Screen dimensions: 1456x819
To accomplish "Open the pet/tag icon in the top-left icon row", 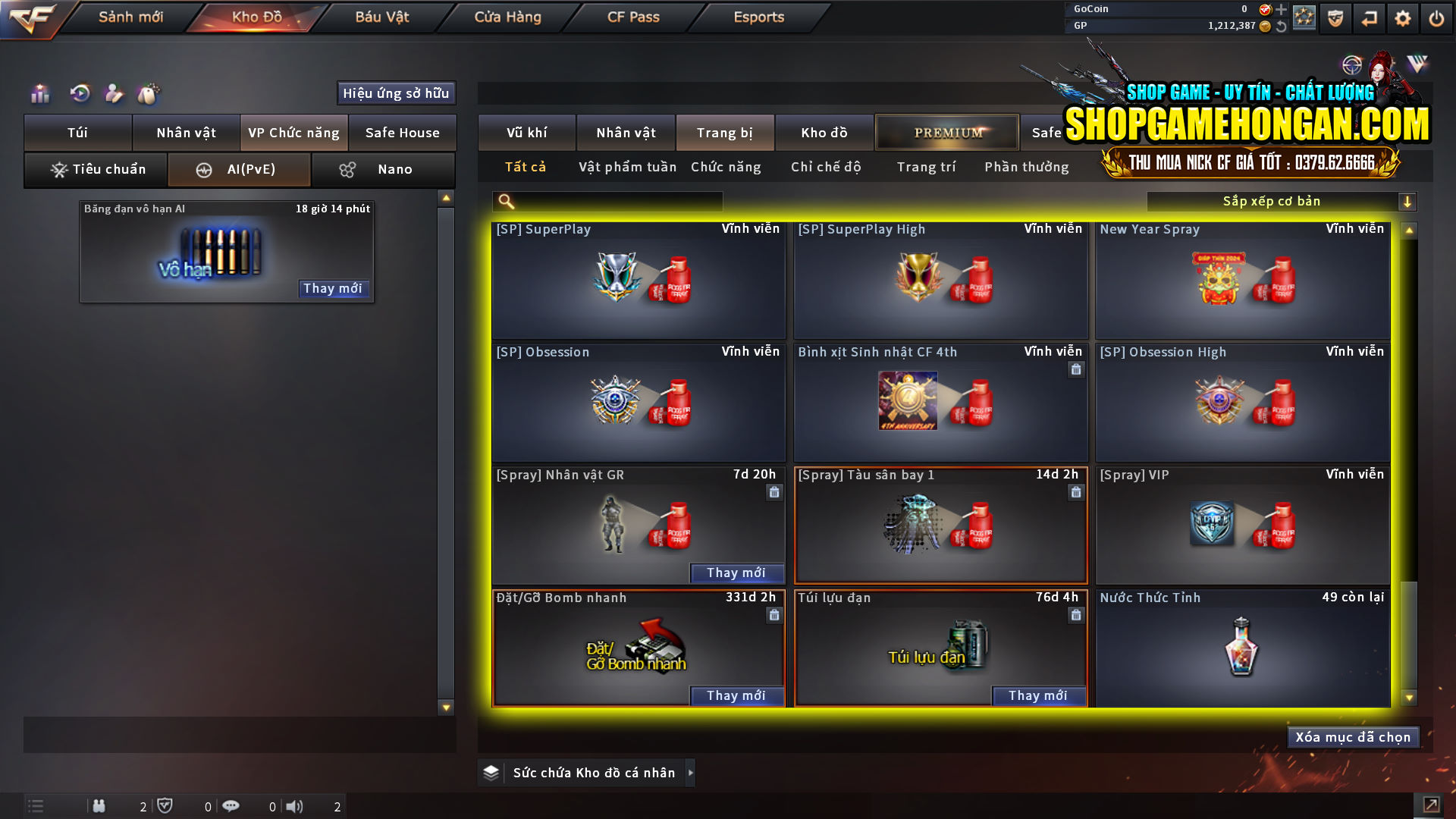I will 149,93.
